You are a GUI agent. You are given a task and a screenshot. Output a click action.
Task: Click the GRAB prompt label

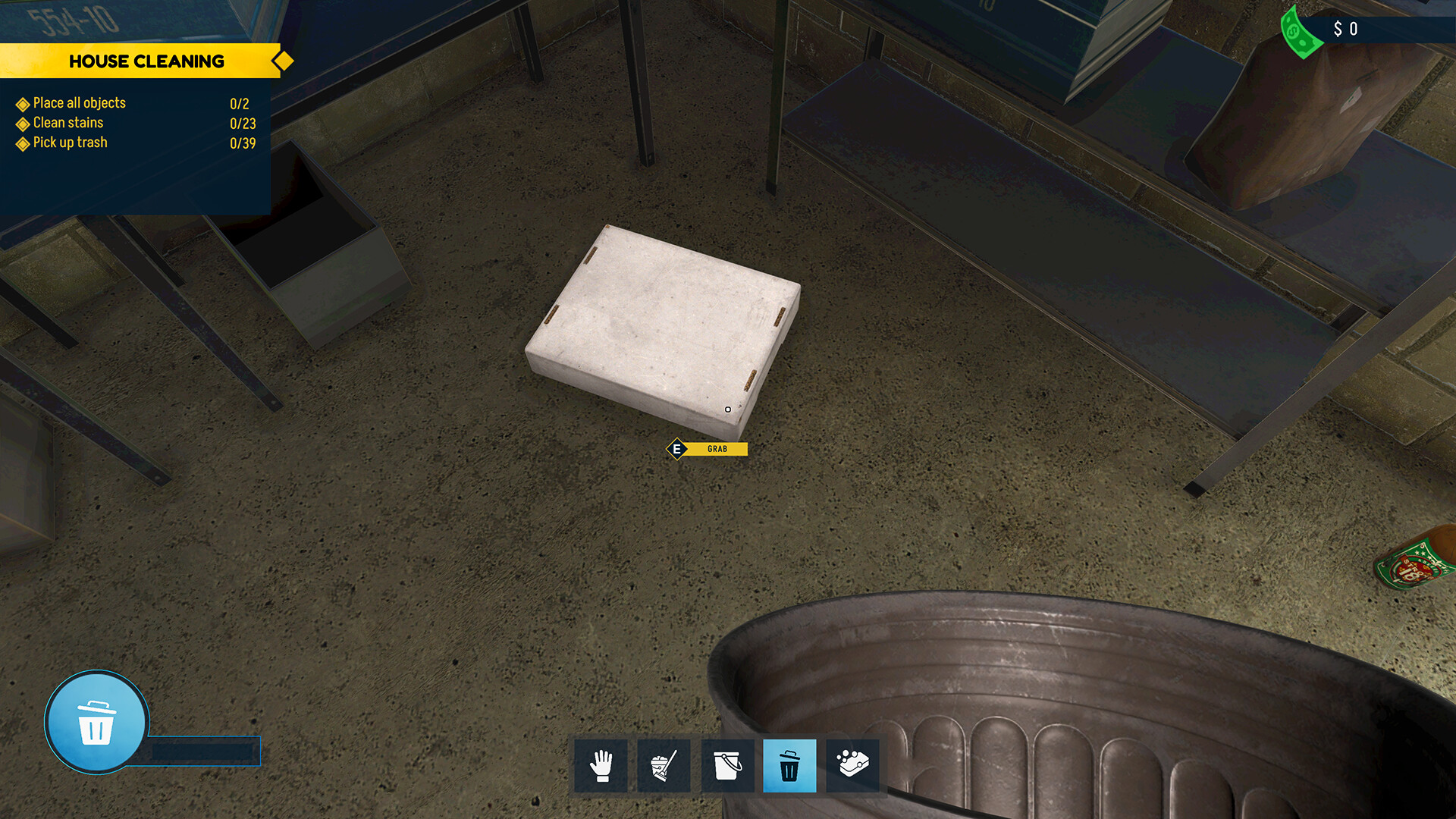pos(716,448)
